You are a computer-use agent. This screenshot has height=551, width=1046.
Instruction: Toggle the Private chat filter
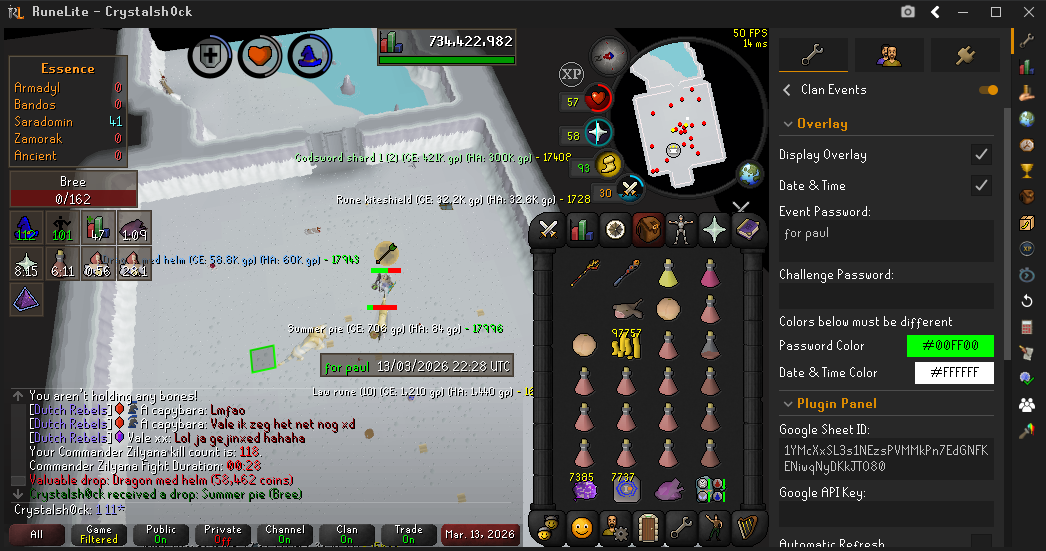[x=222, y=534]
